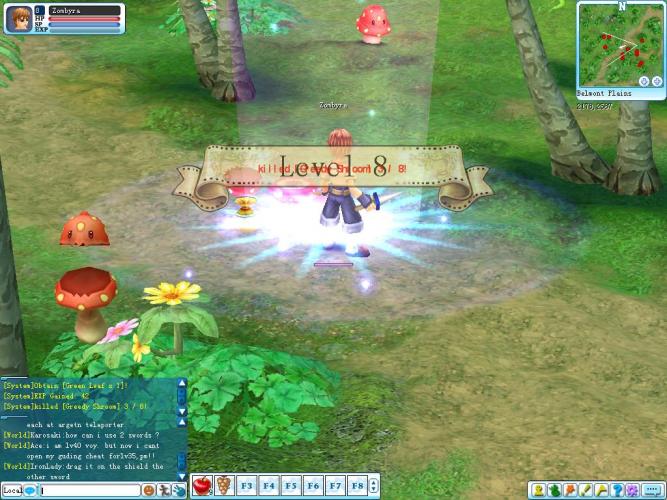Activate the F3 hotkey slot
This screenshot has width=667, height=500.
click(x=247, y=486)
